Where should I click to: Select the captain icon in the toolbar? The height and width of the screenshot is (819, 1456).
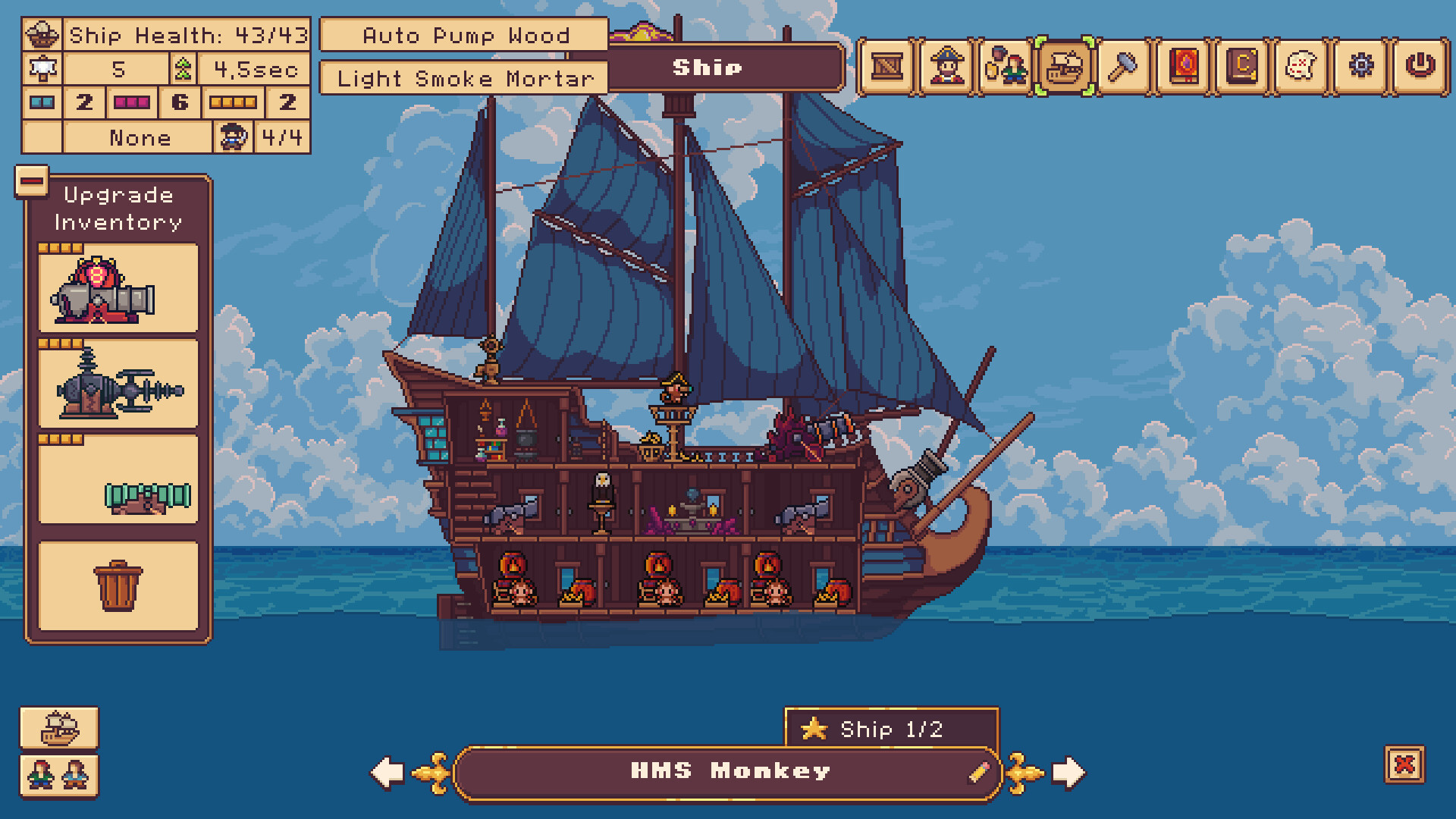(947, 67)
